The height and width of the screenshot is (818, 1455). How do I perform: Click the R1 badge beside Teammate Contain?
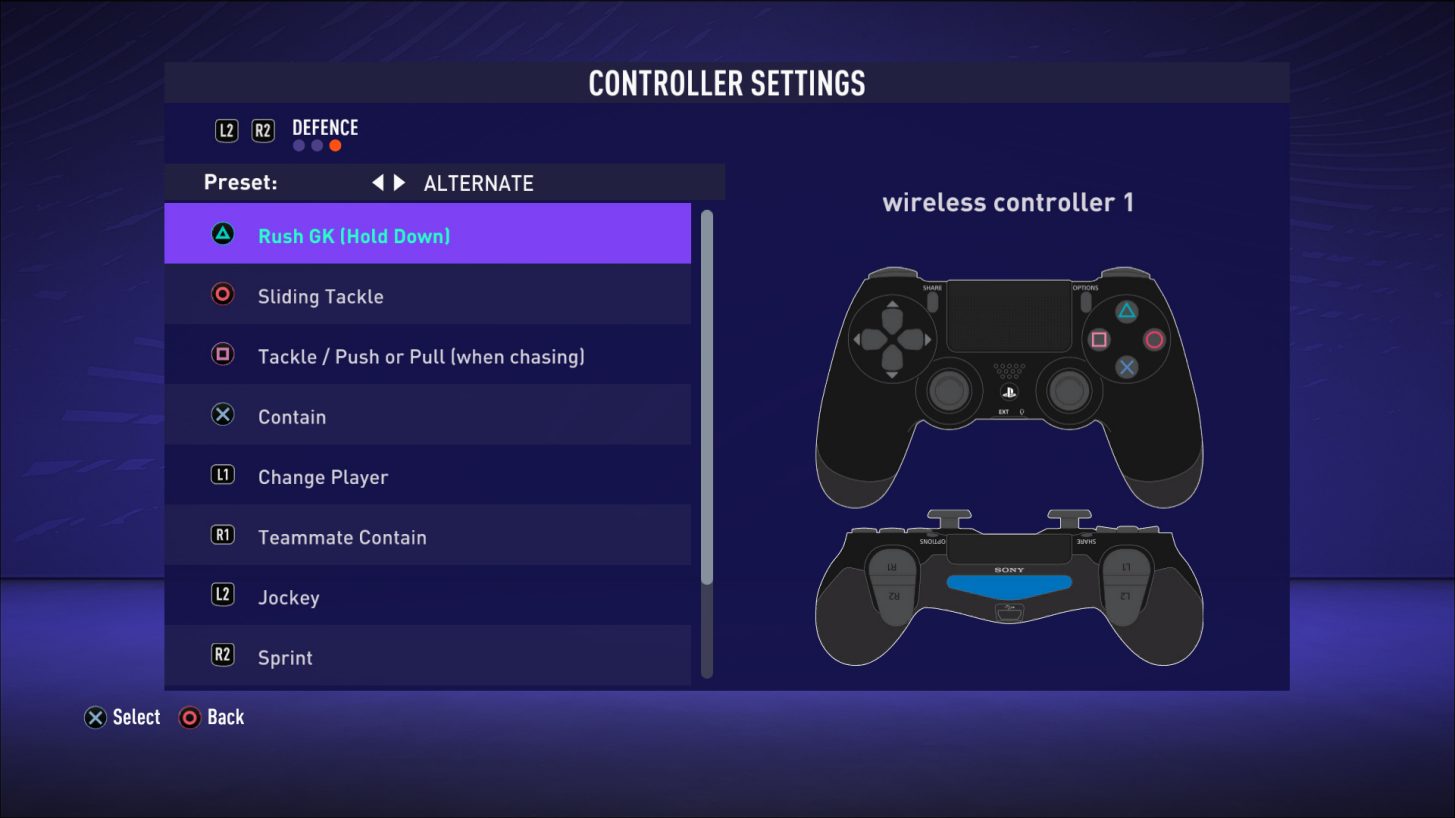click(x=222, y=536)
